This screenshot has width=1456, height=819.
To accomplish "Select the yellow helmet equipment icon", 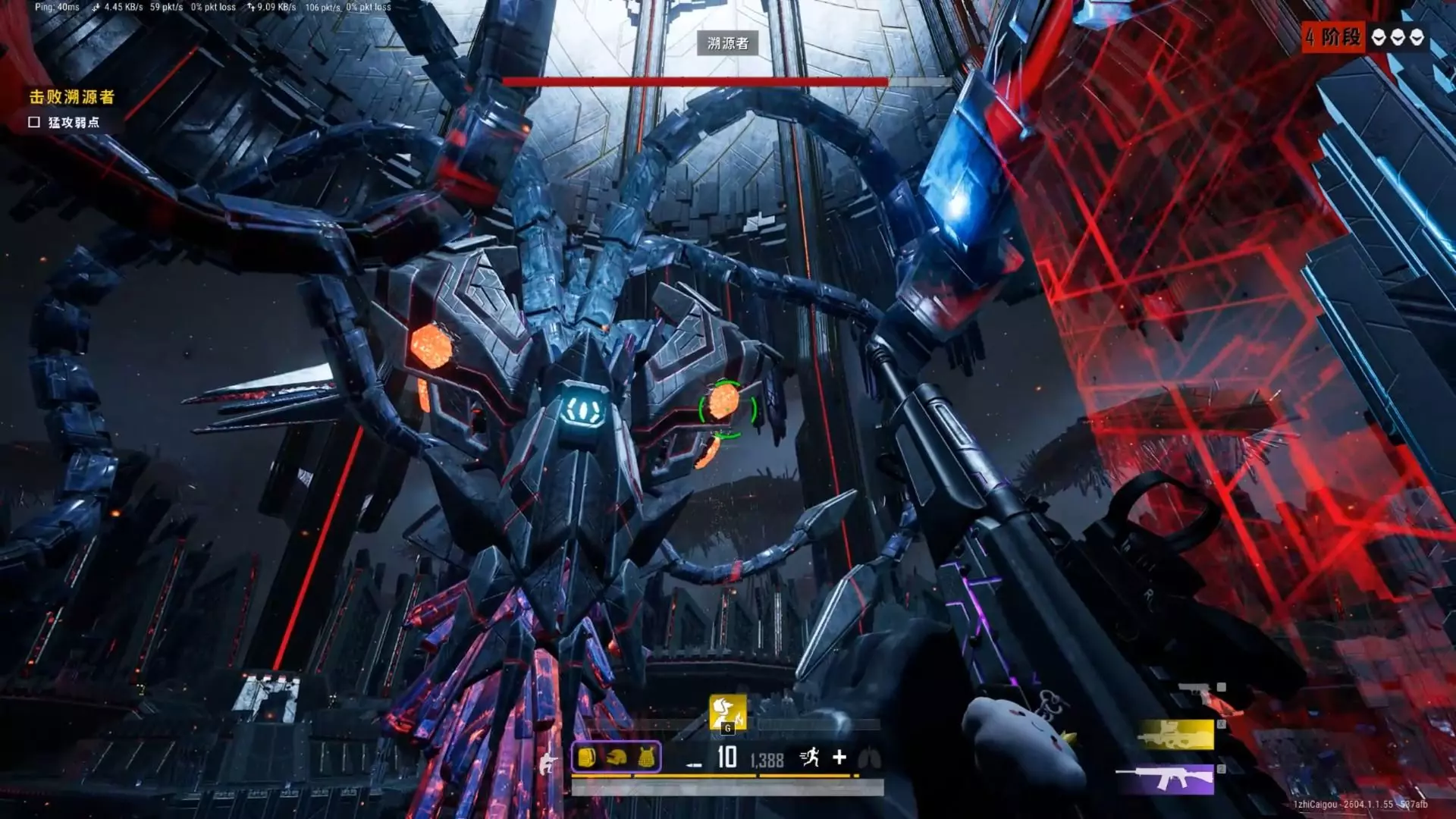I will (617, 758).
